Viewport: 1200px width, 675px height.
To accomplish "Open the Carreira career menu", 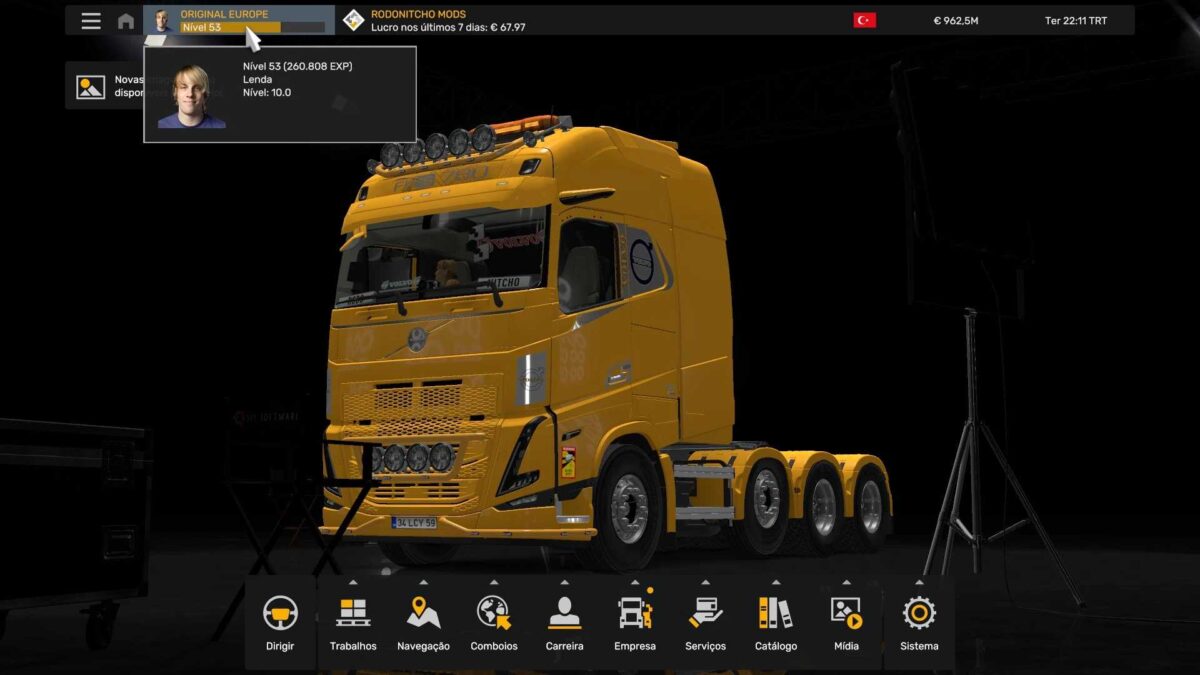I will tap(565, 622).
